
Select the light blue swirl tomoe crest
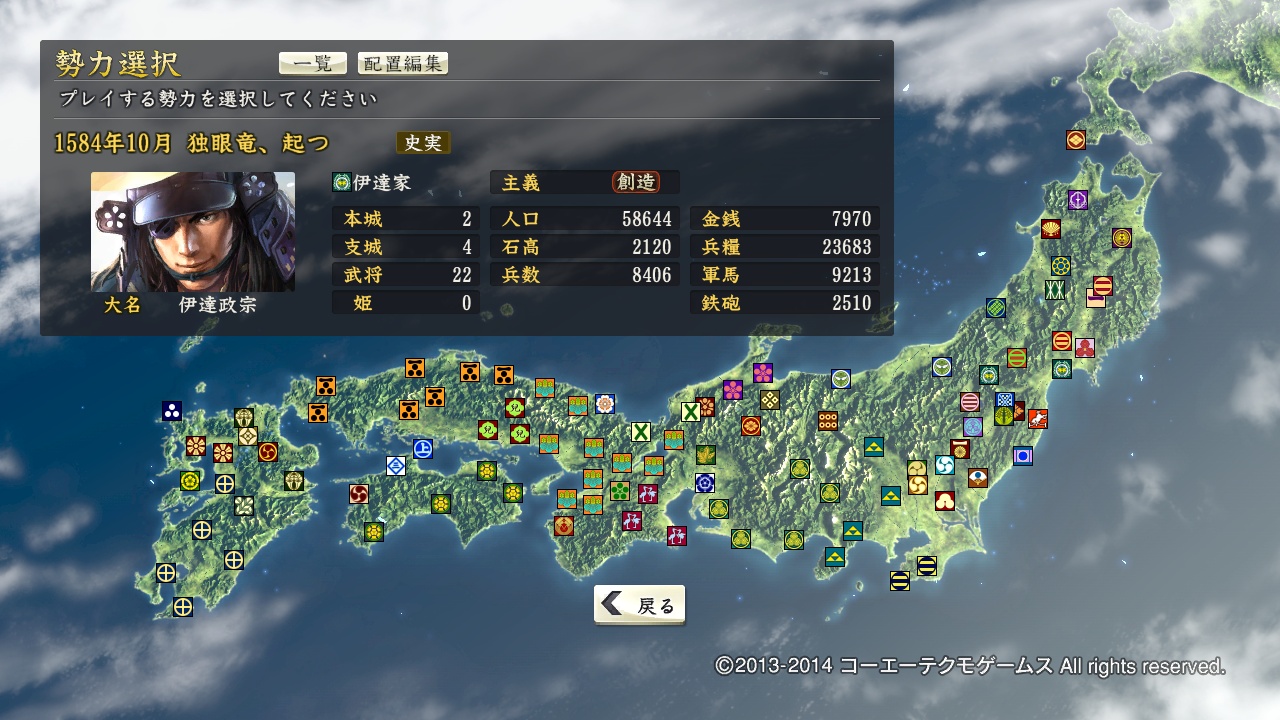pos(945,465)
